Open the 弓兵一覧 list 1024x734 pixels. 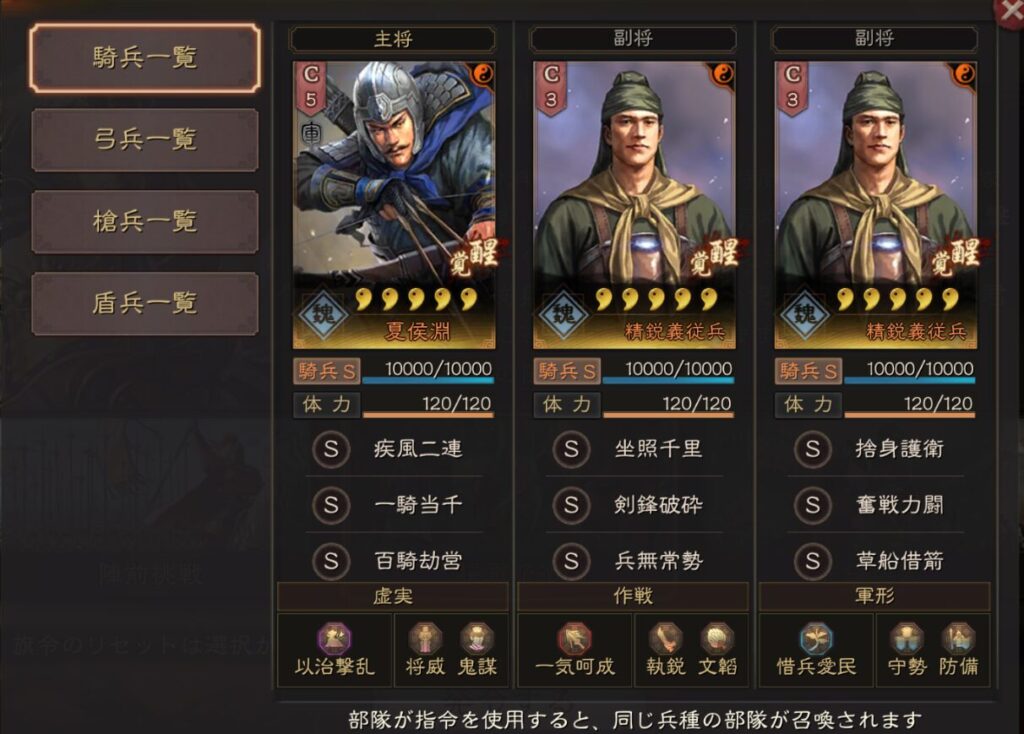pos(145,140)
